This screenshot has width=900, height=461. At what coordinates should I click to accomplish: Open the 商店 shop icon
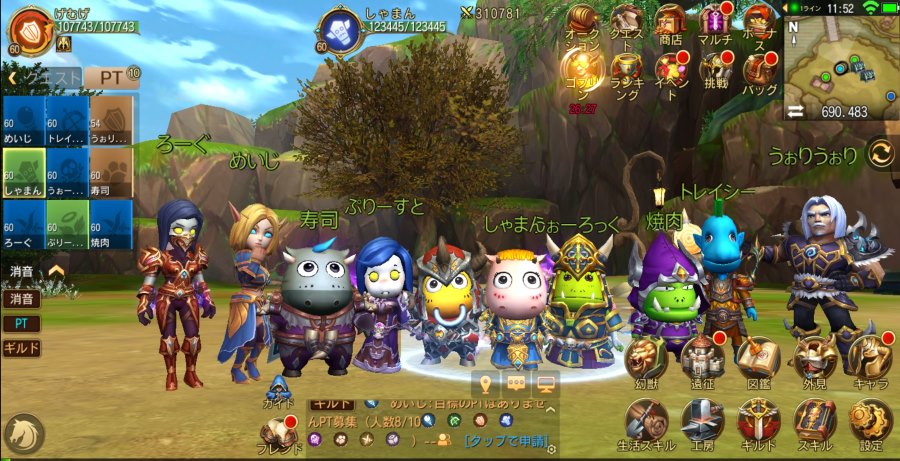[671, 24]
